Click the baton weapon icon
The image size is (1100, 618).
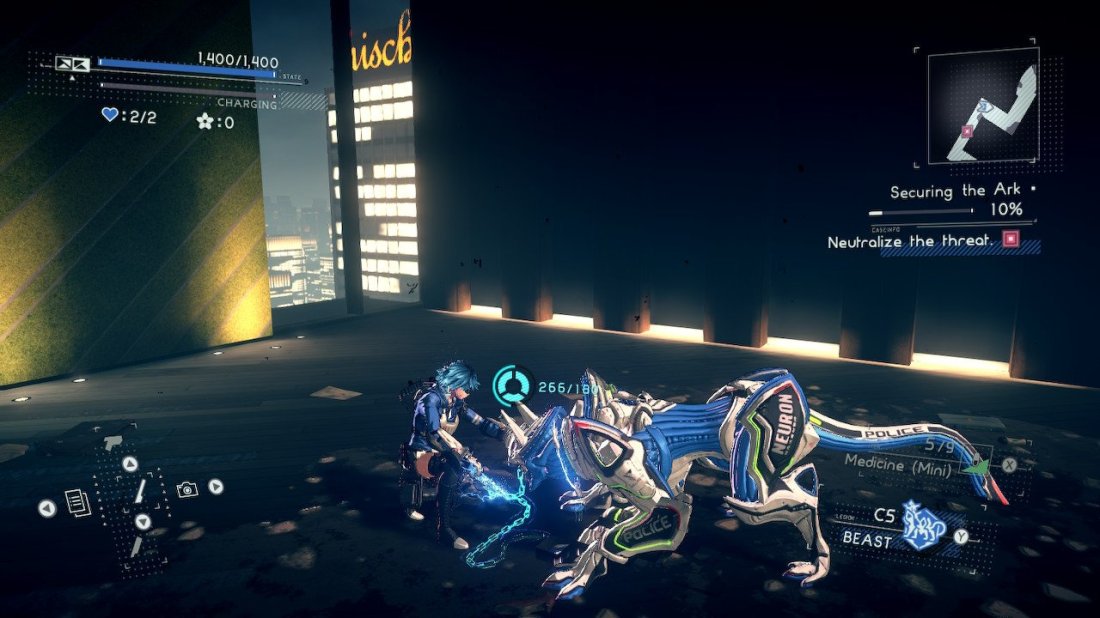coord(141,490)
